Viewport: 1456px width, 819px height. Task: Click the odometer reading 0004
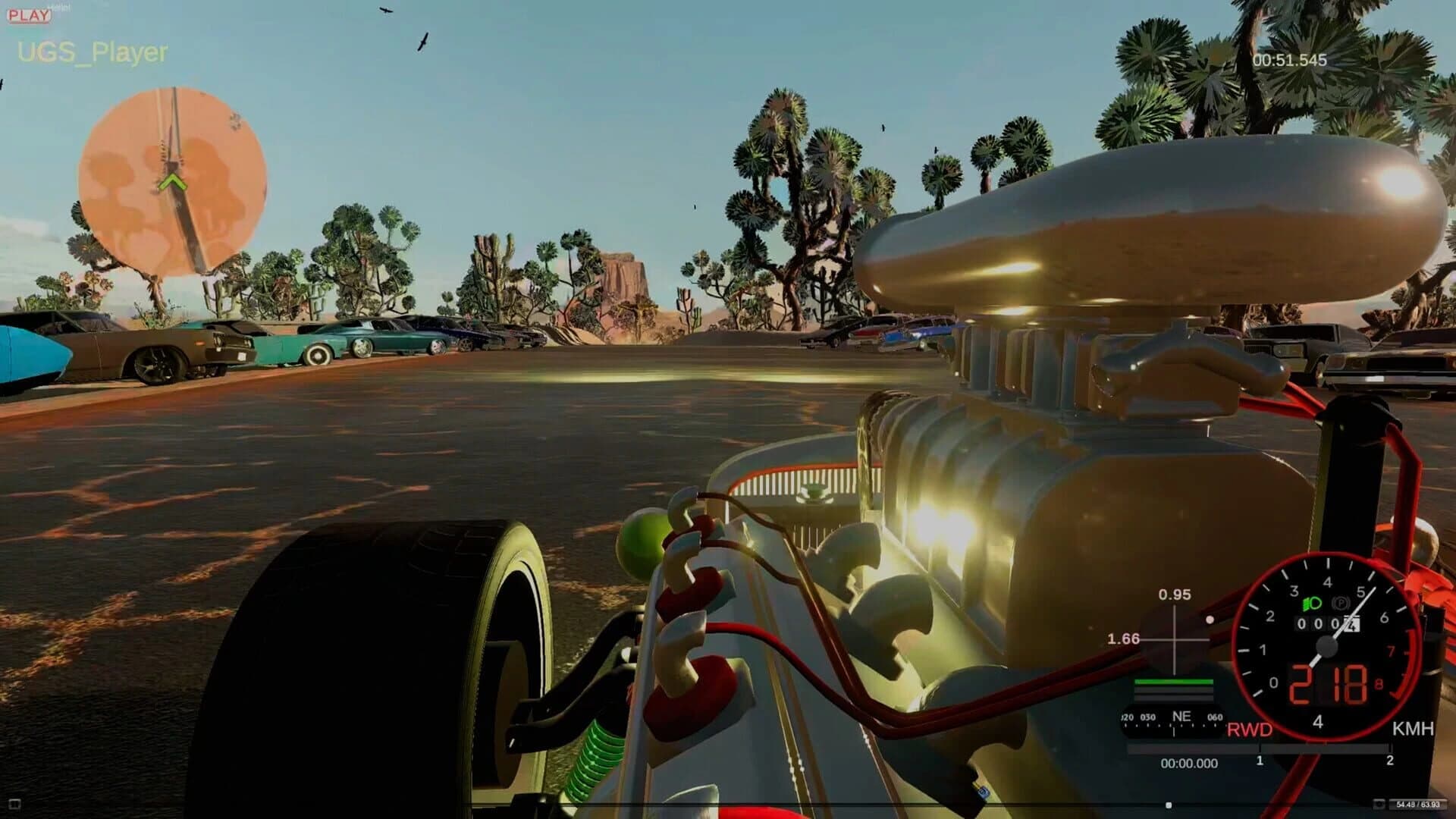[x=1327, y=623]
